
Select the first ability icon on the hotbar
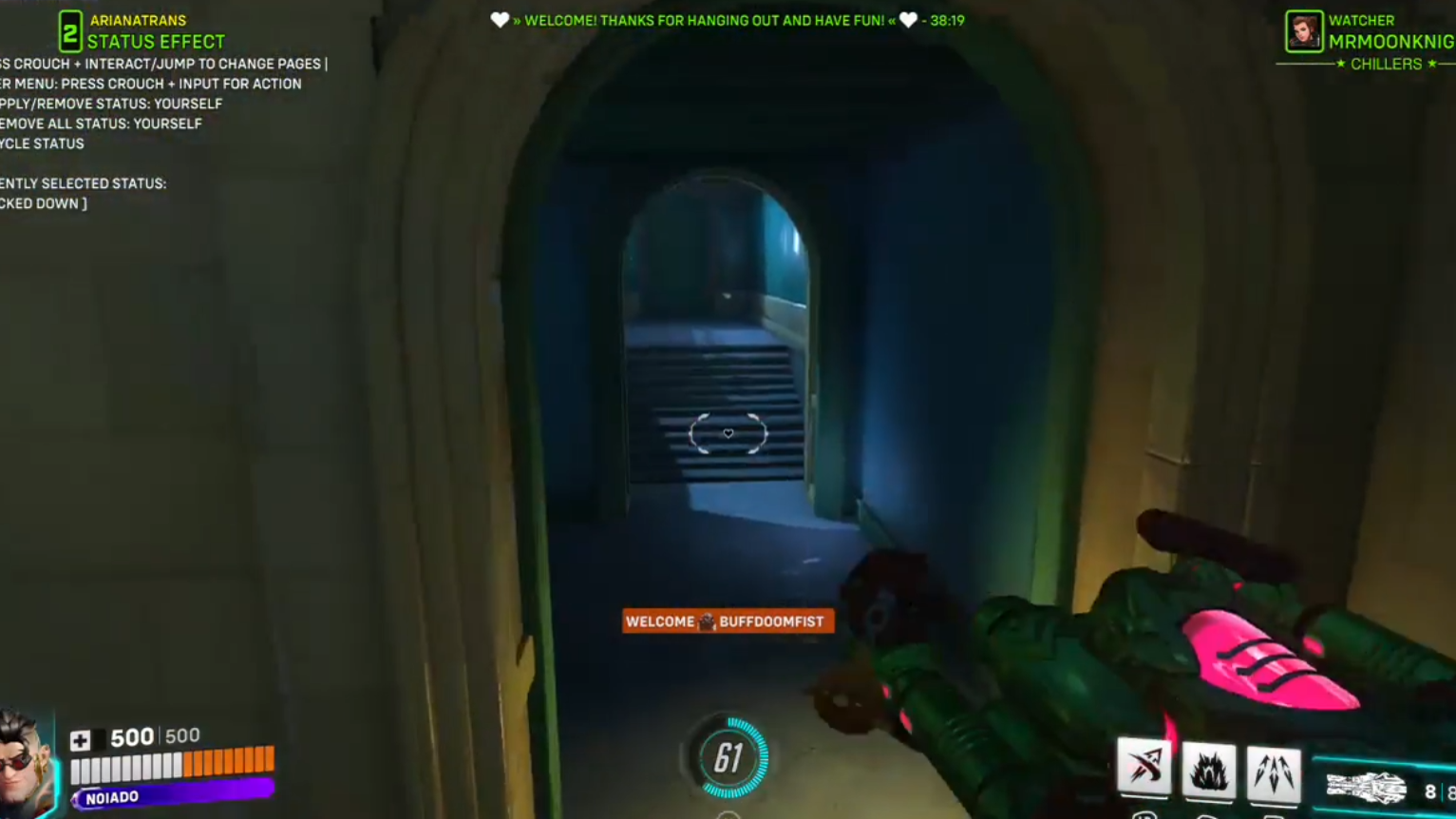(x=1144, y=771)
